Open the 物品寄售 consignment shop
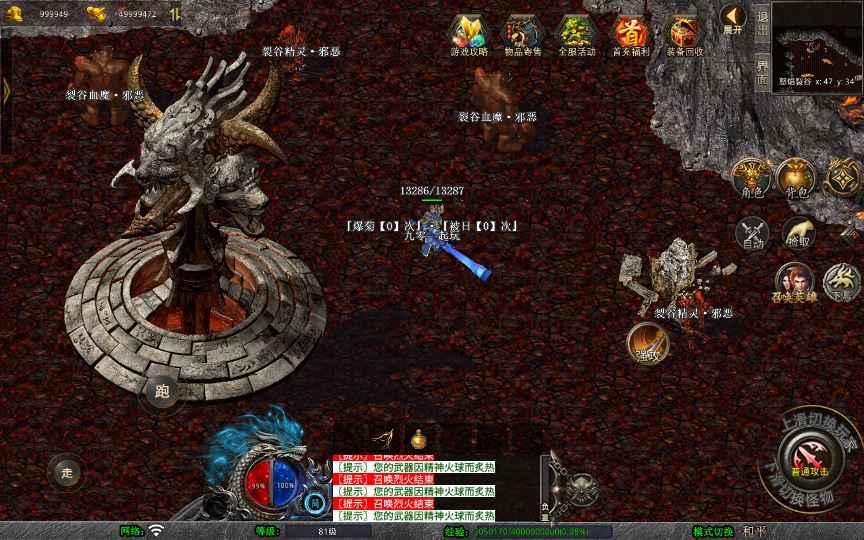Screen dimensions: 864x540 click(521, 34)
